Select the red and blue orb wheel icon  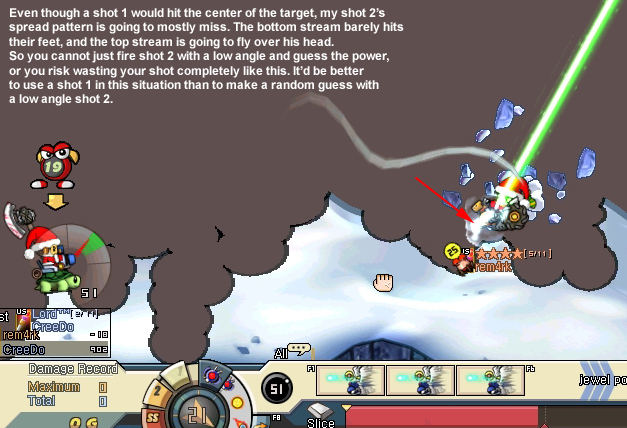tap(212, 375)
